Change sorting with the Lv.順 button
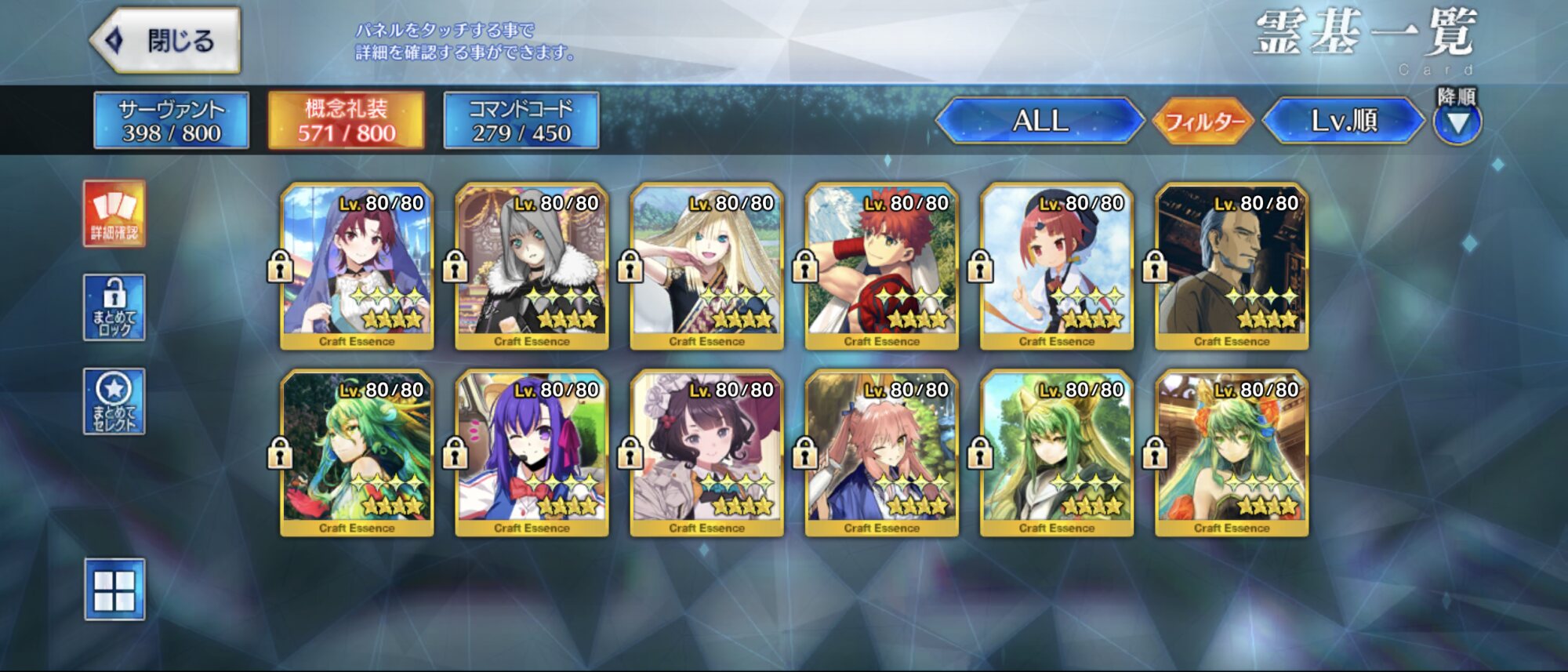This screenshot has height=672, width=1568. (1344, 121)
